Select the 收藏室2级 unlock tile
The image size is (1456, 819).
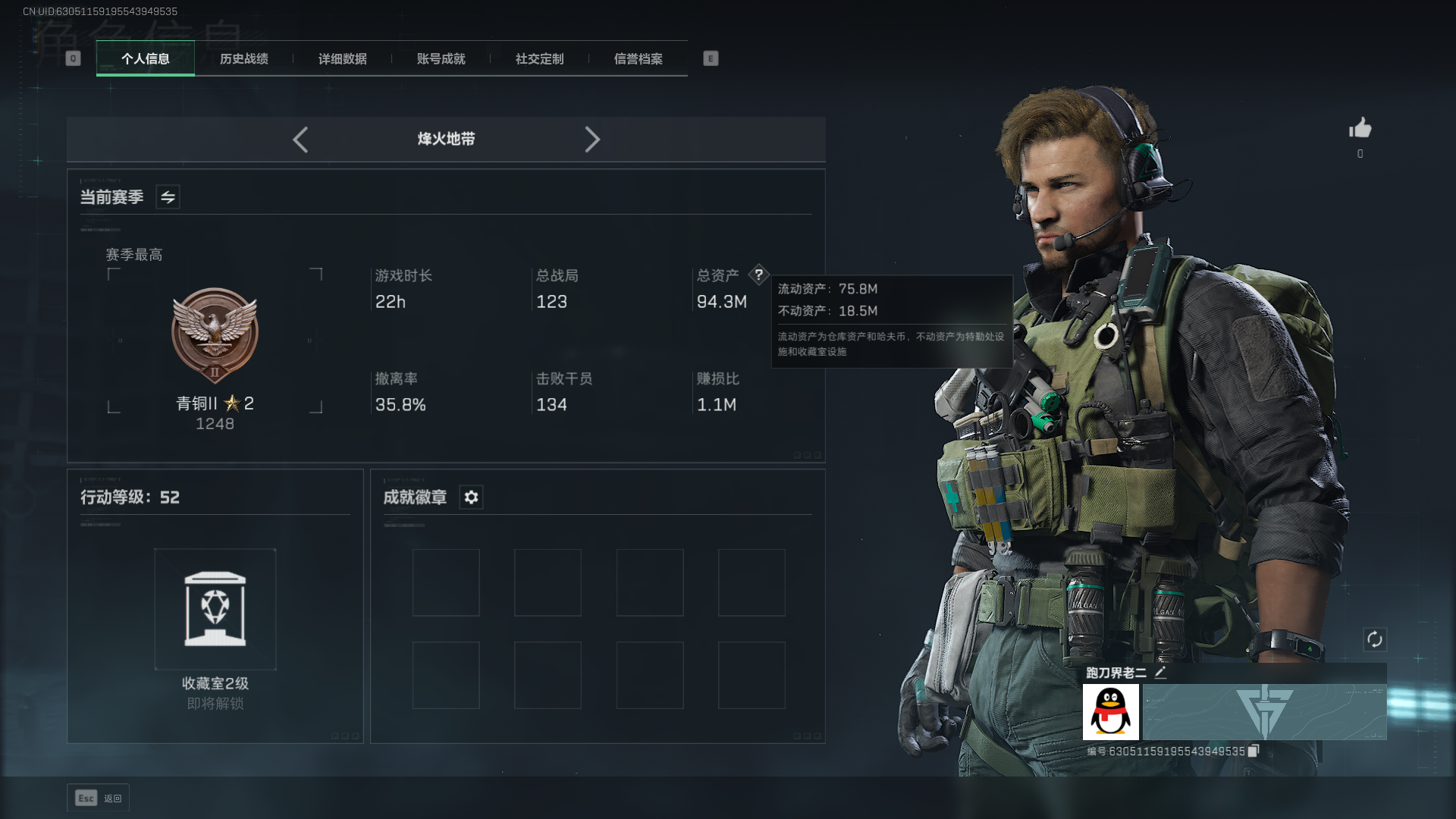[x=215, y=609]
